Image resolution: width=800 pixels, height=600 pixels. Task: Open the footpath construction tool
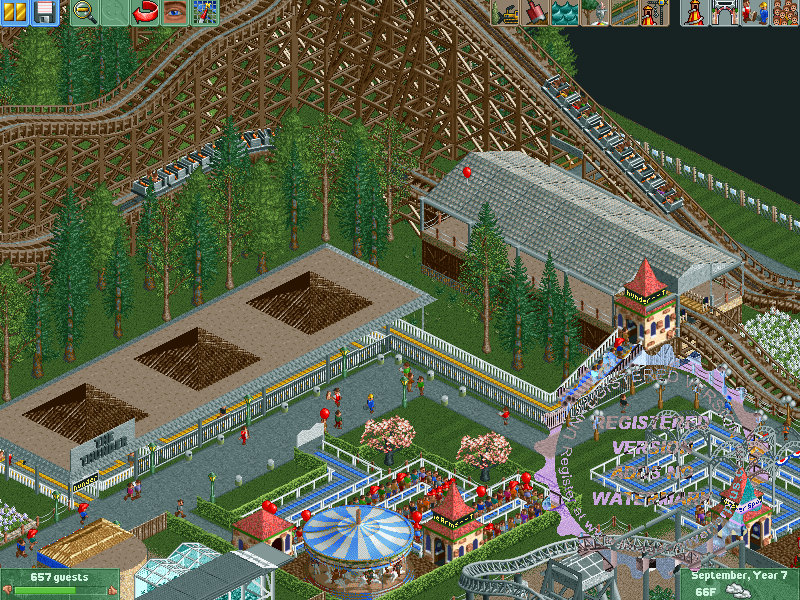625,13
